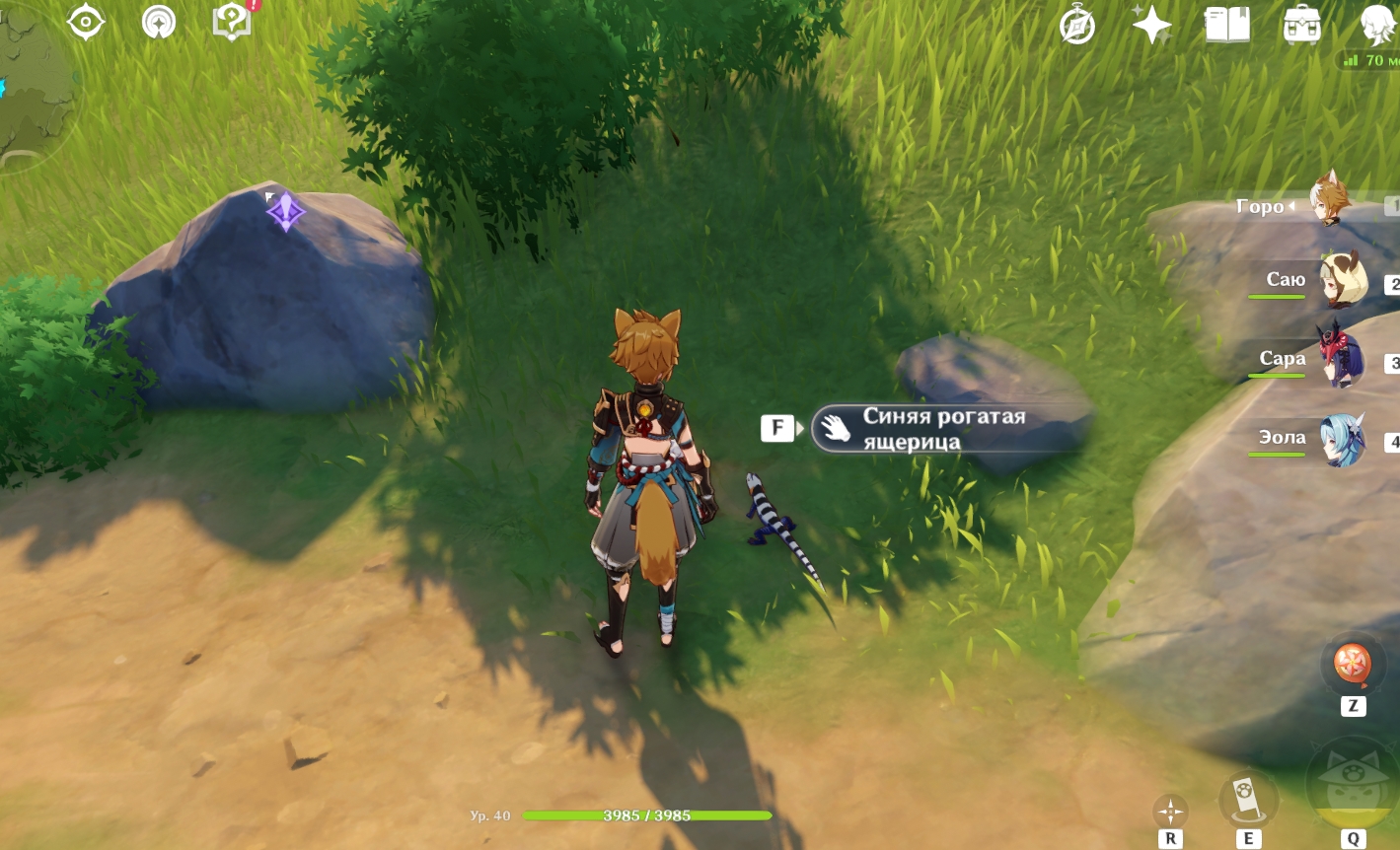This screenshot has width=1400, height=850.
Task: Activate the four-point star aim icon
Action: pos(1170,812)
